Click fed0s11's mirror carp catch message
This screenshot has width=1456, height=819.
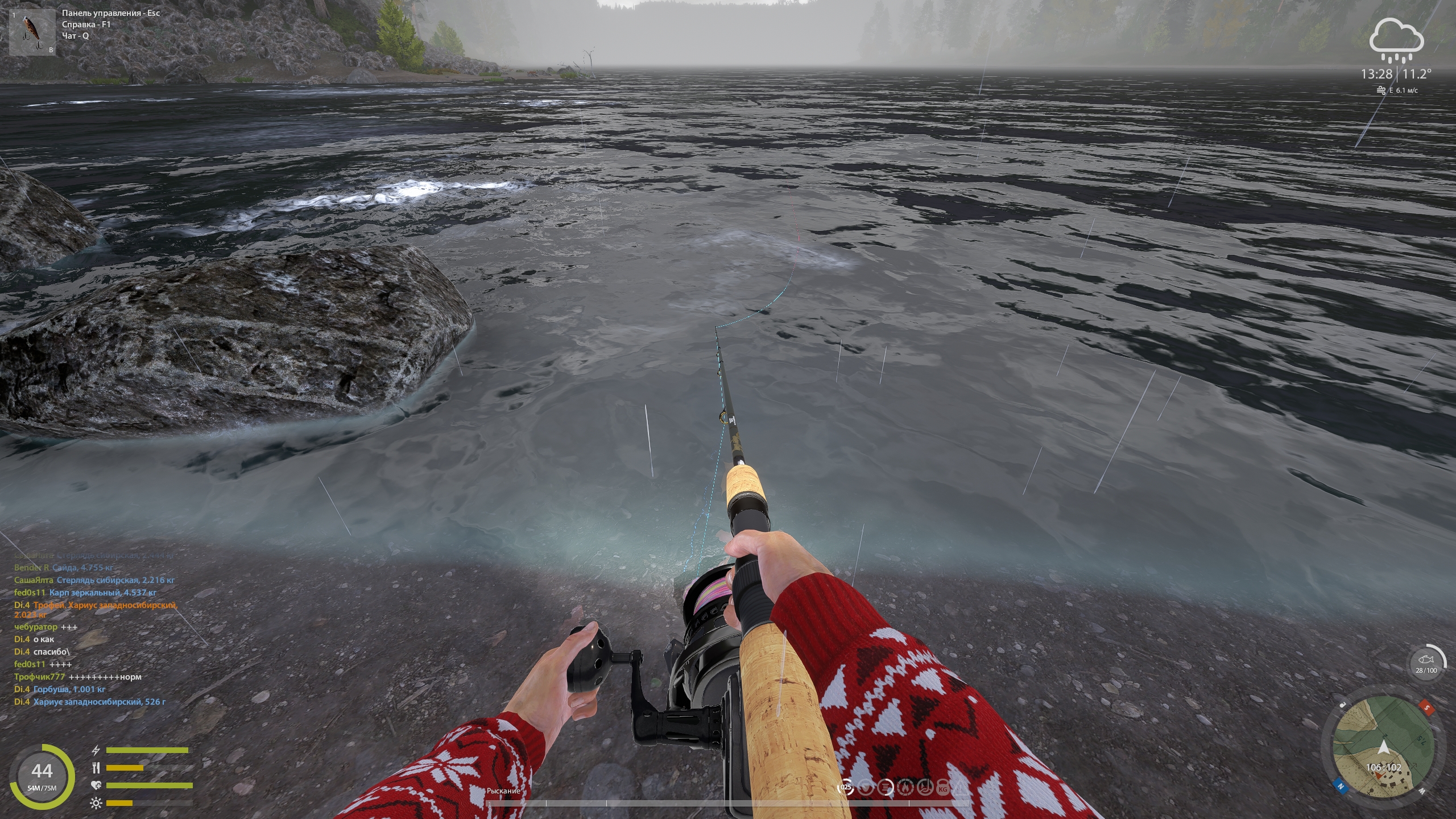point(102,593)
